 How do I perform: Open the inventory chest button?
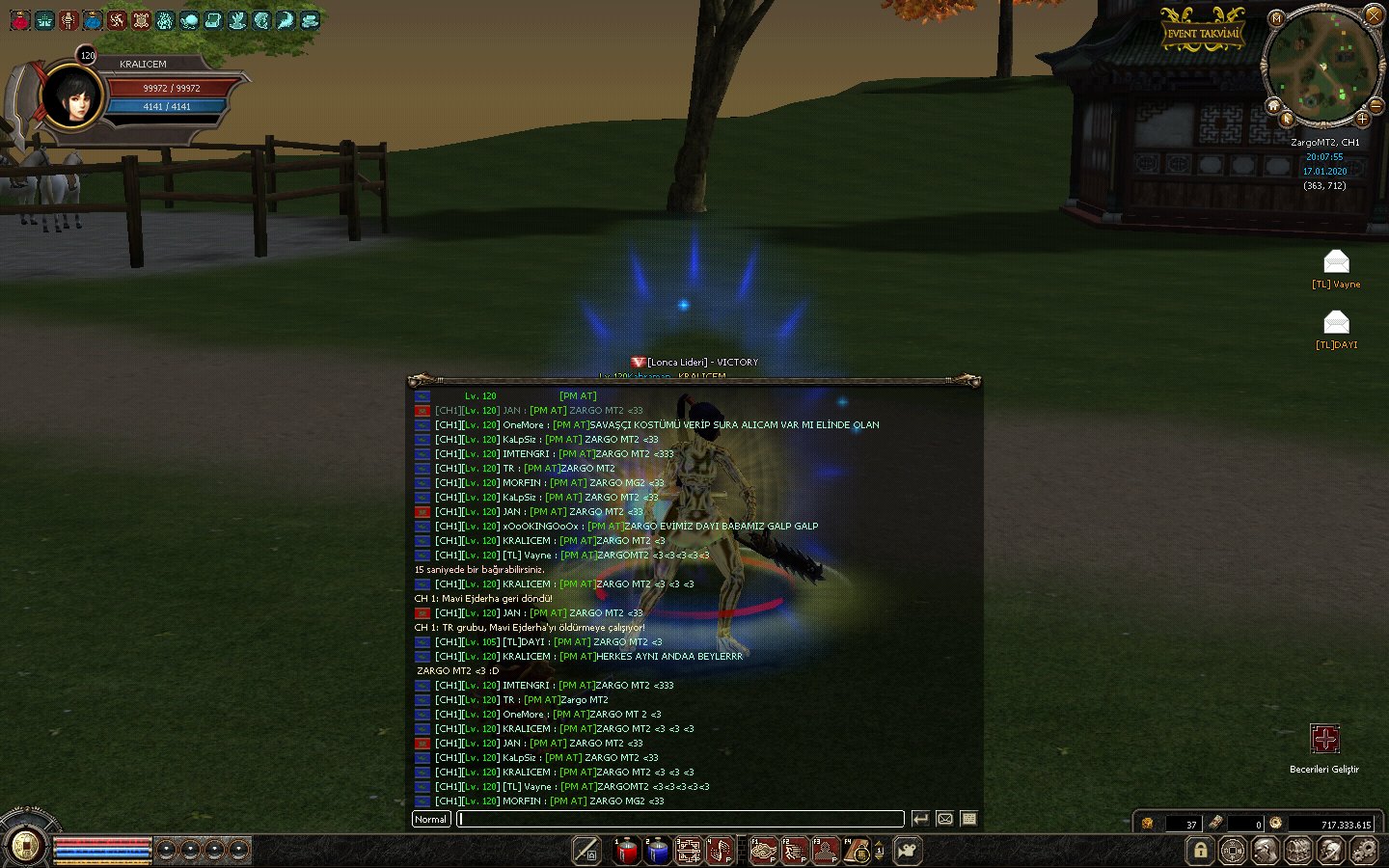(x=1297, y=851)
